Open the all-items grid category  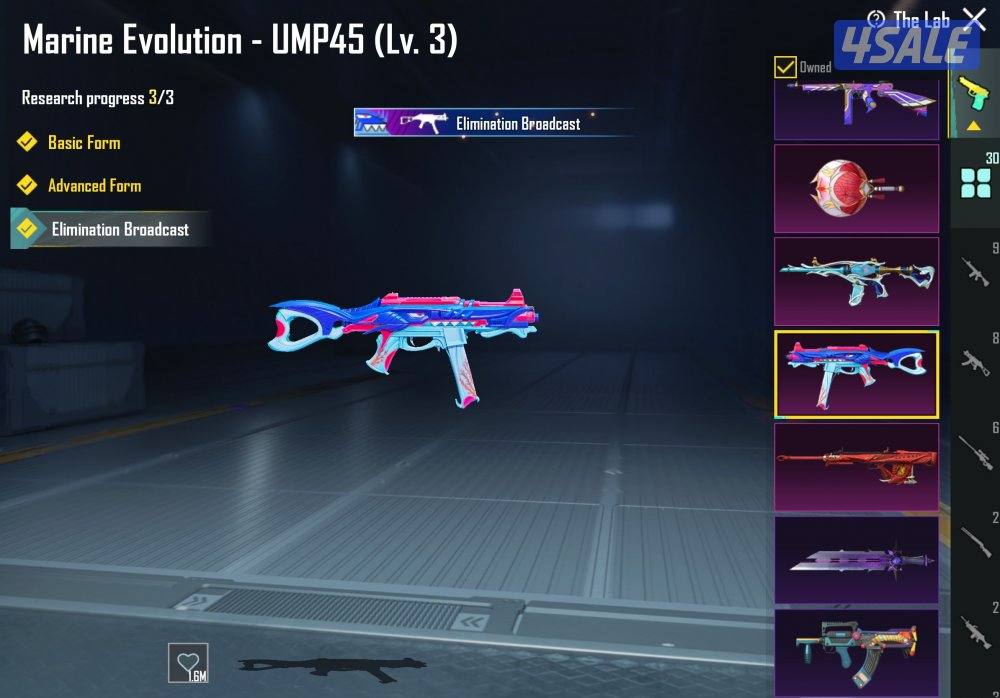(x=975, y=183)
